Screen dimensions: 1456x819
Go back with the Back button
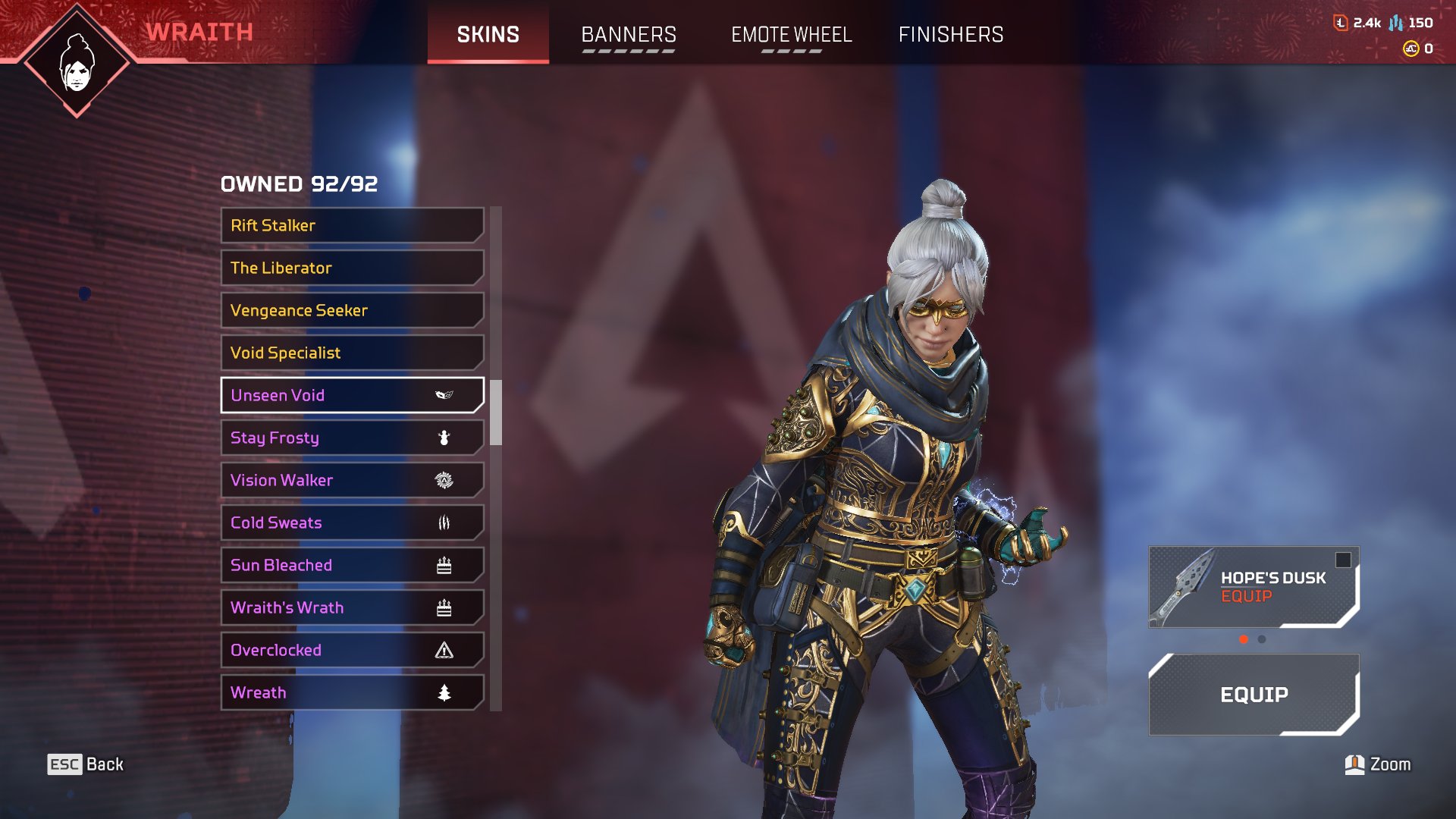pos(86,764)
